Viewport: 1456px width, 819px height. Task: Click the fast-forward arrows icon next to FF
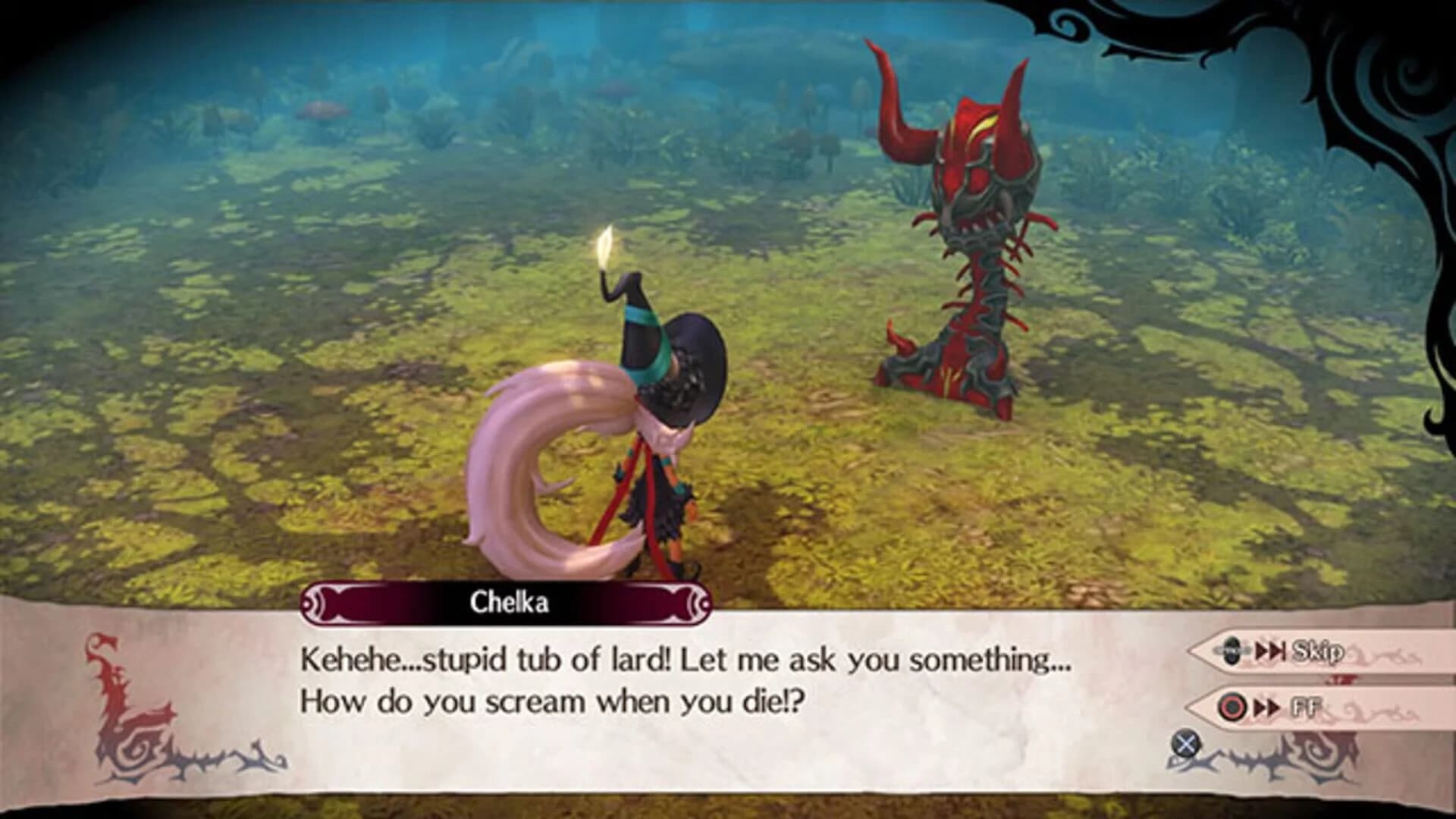point(1265,707)
